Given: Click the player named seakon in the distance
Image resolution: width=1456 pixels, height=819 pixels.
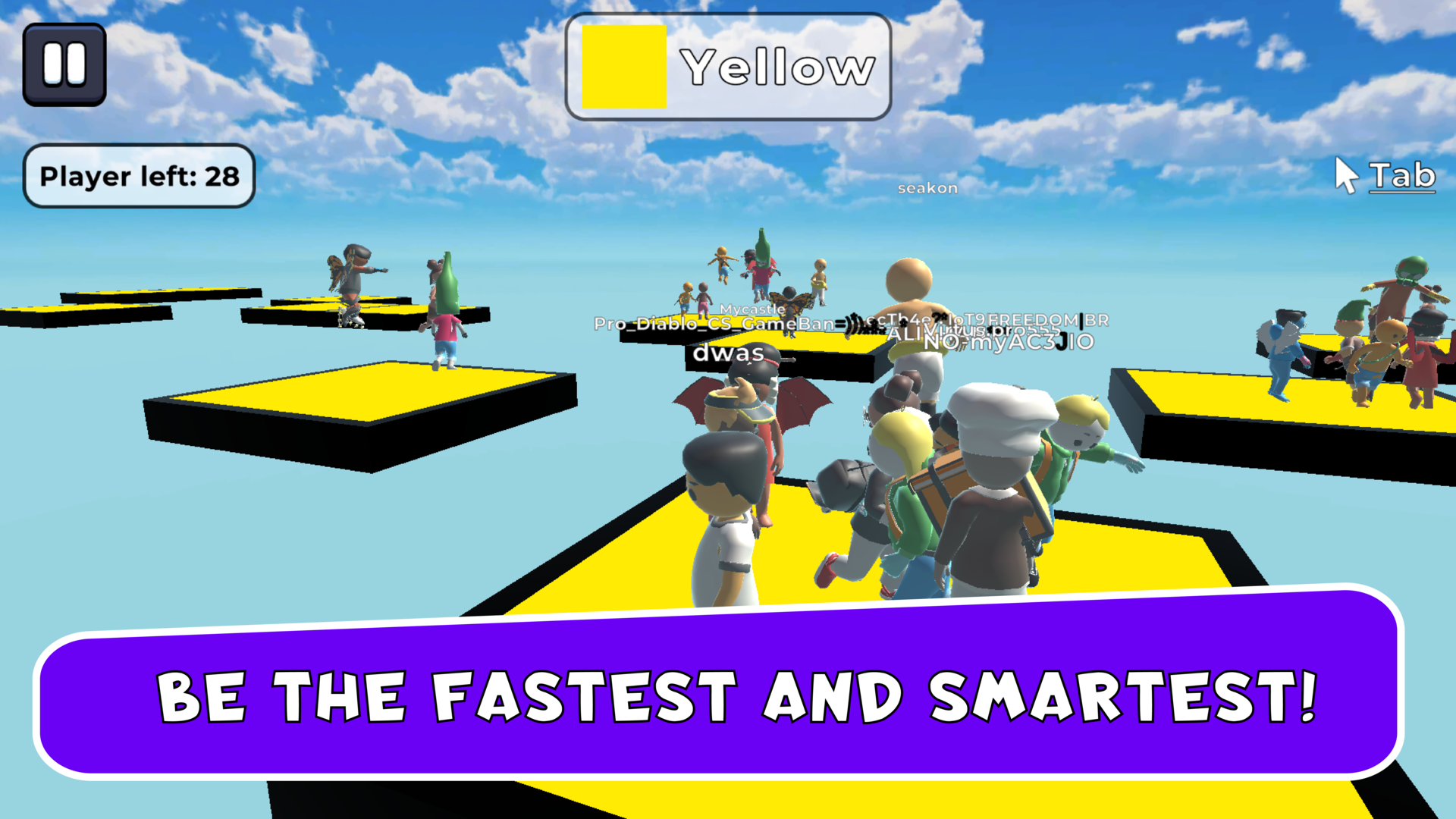Looking at the screenshot, I should tap(929, 187).
